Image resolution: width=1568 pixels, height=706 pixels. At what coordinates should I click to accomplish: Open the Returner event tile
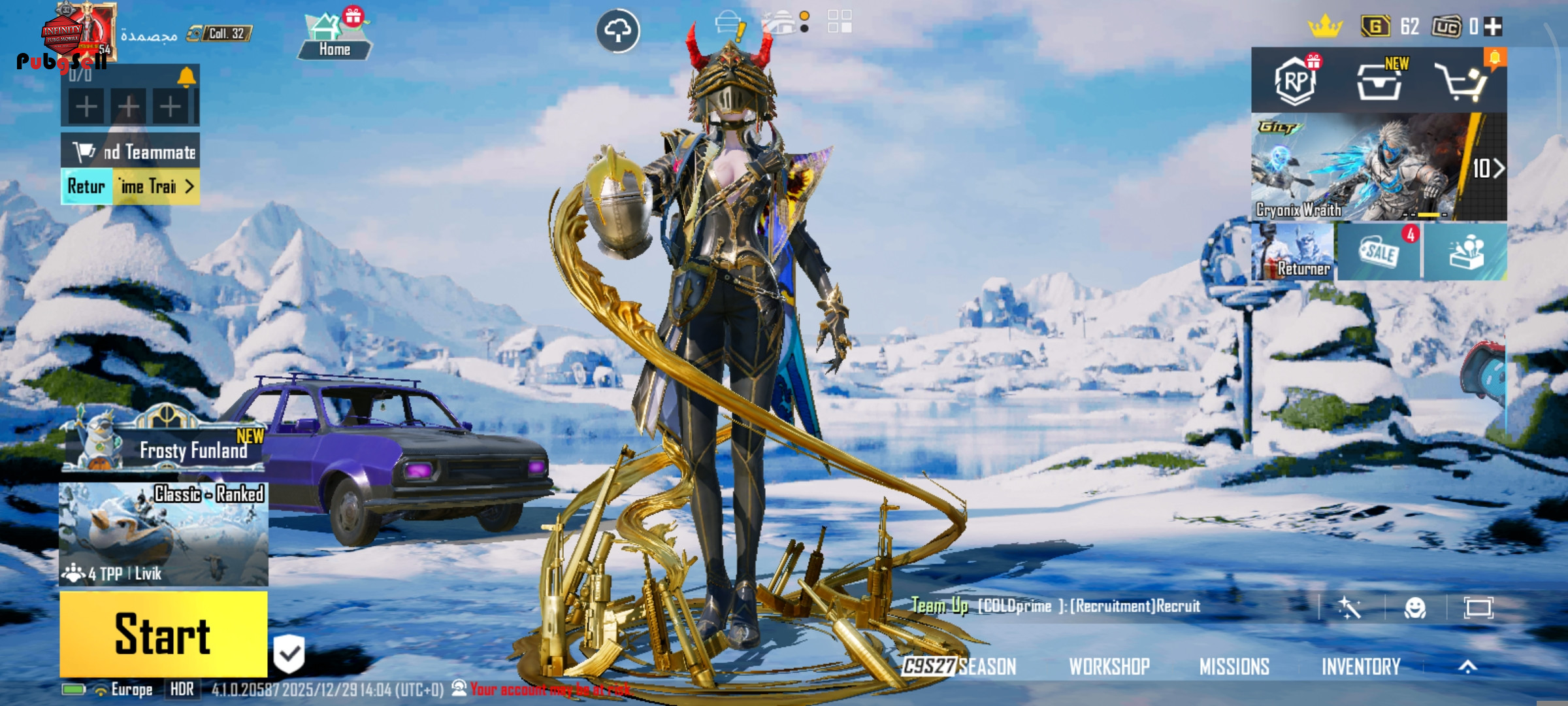1292,252
